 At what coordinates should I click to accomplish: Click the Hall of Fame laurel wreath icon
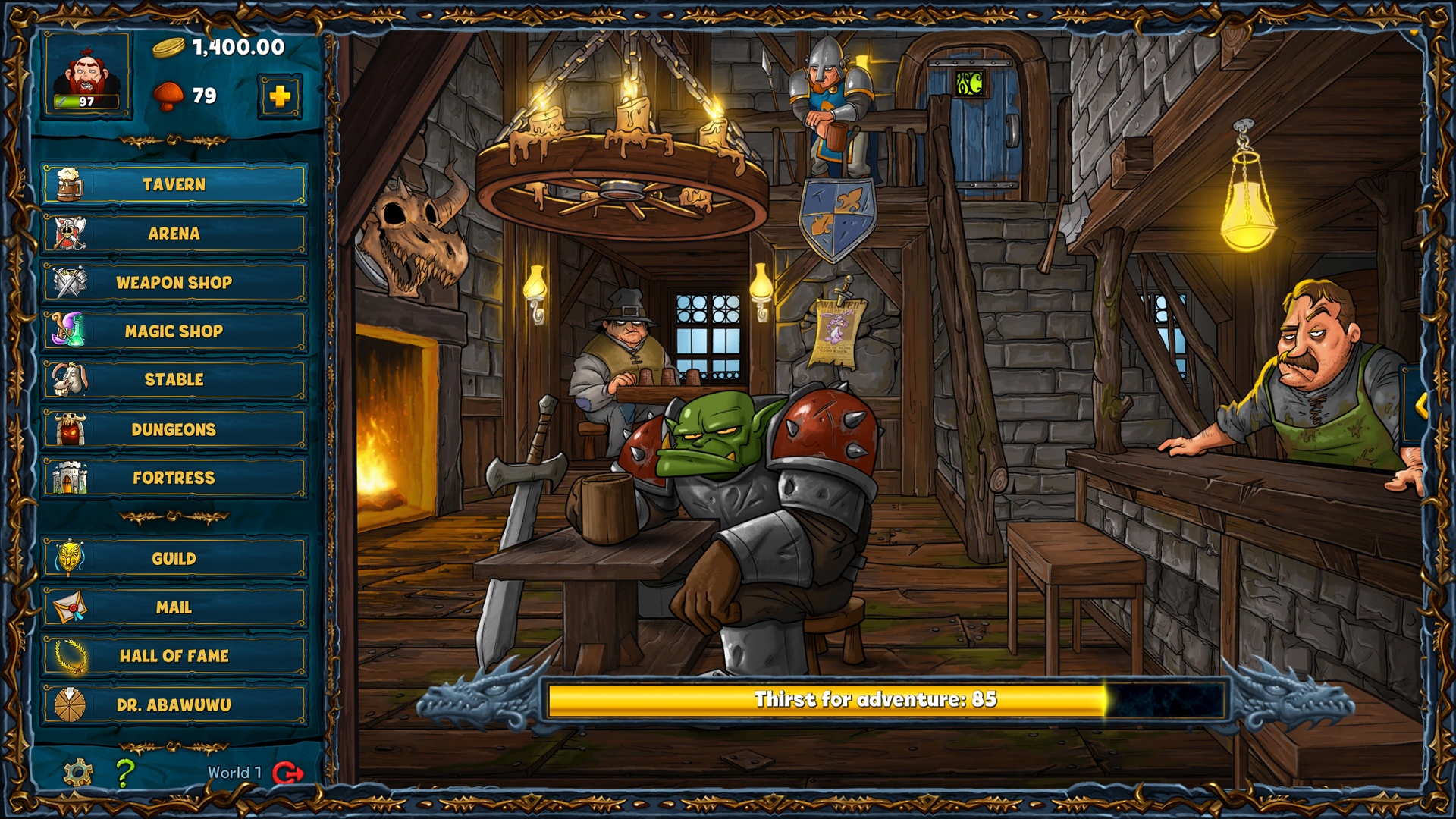(72, 656)
